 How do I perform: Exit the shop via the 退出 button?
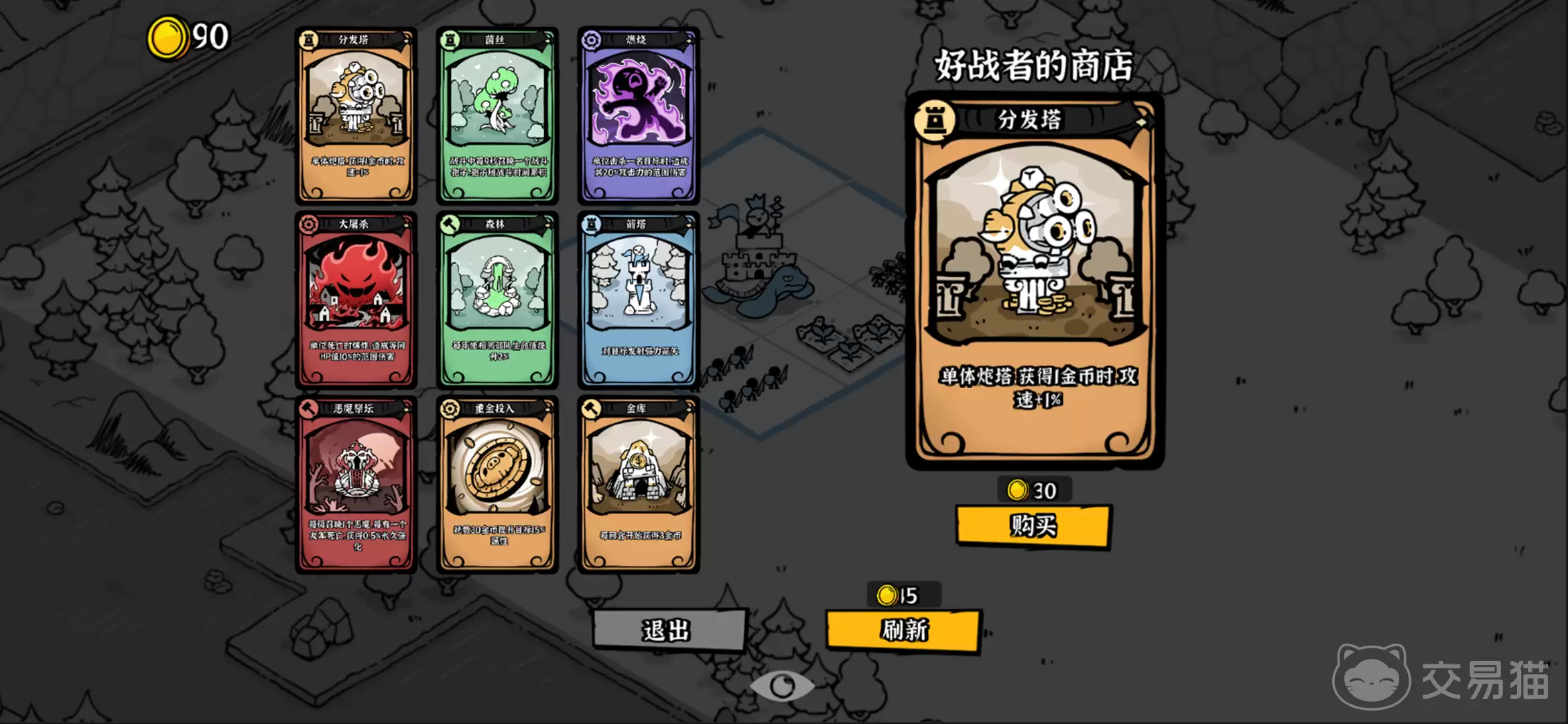click(x=668, y=630)
